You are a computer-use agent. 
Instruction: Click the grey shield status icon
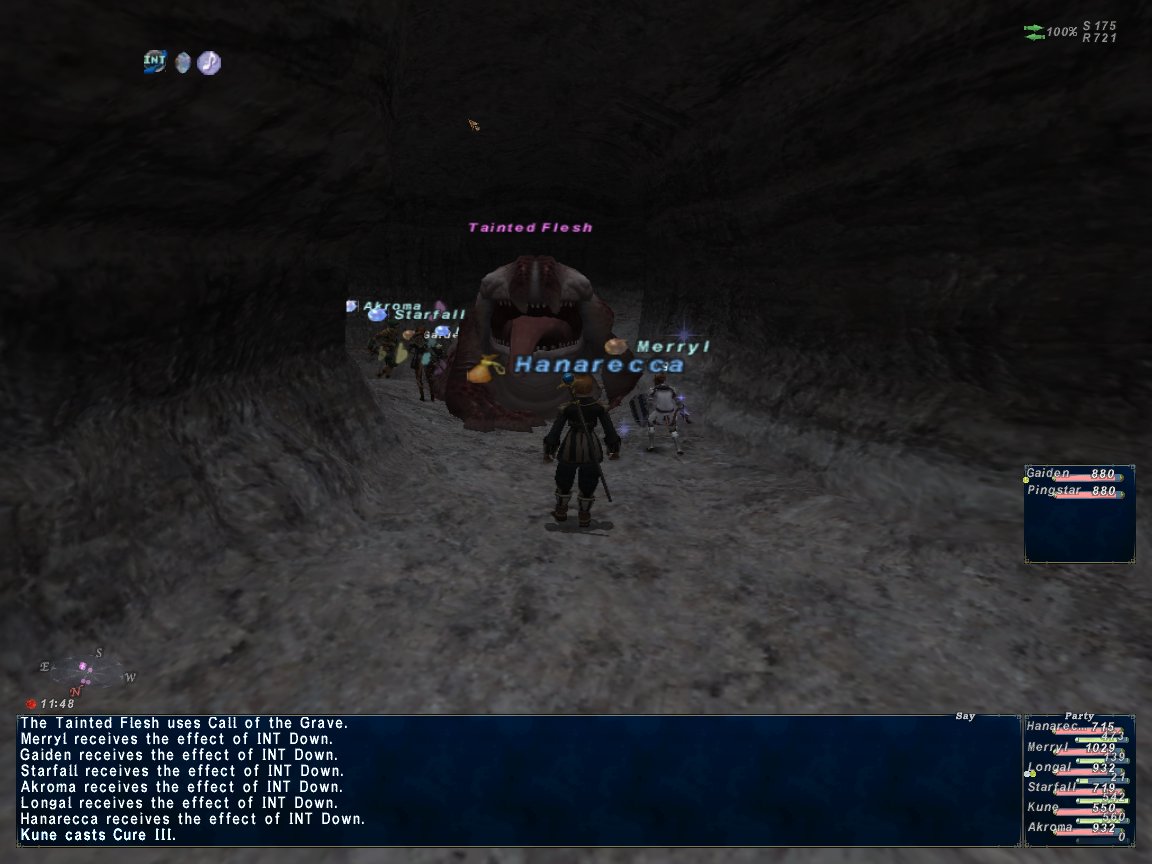pyautogui.click(x=182, y=63)
